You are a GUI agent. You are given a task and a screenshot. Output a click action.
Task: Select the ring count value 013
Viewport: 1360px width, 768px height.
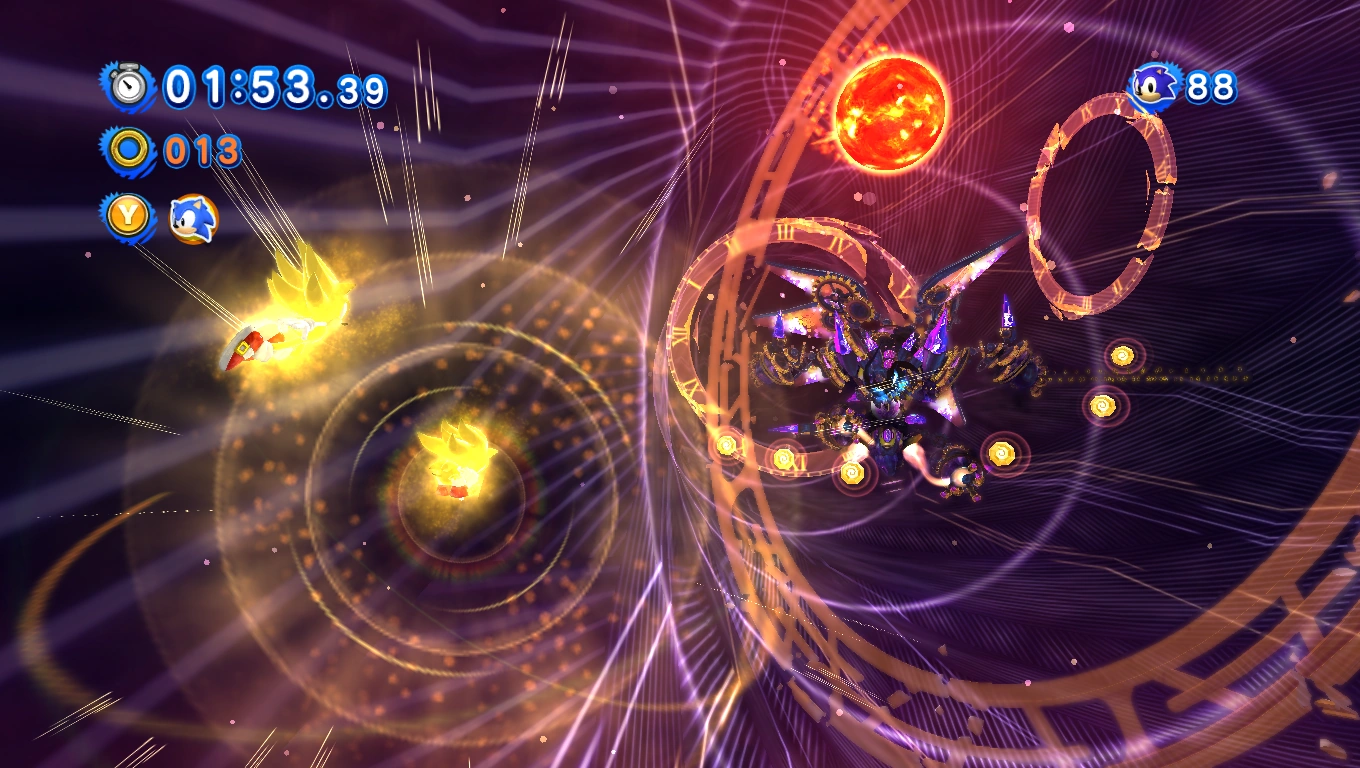click(200, 150)
